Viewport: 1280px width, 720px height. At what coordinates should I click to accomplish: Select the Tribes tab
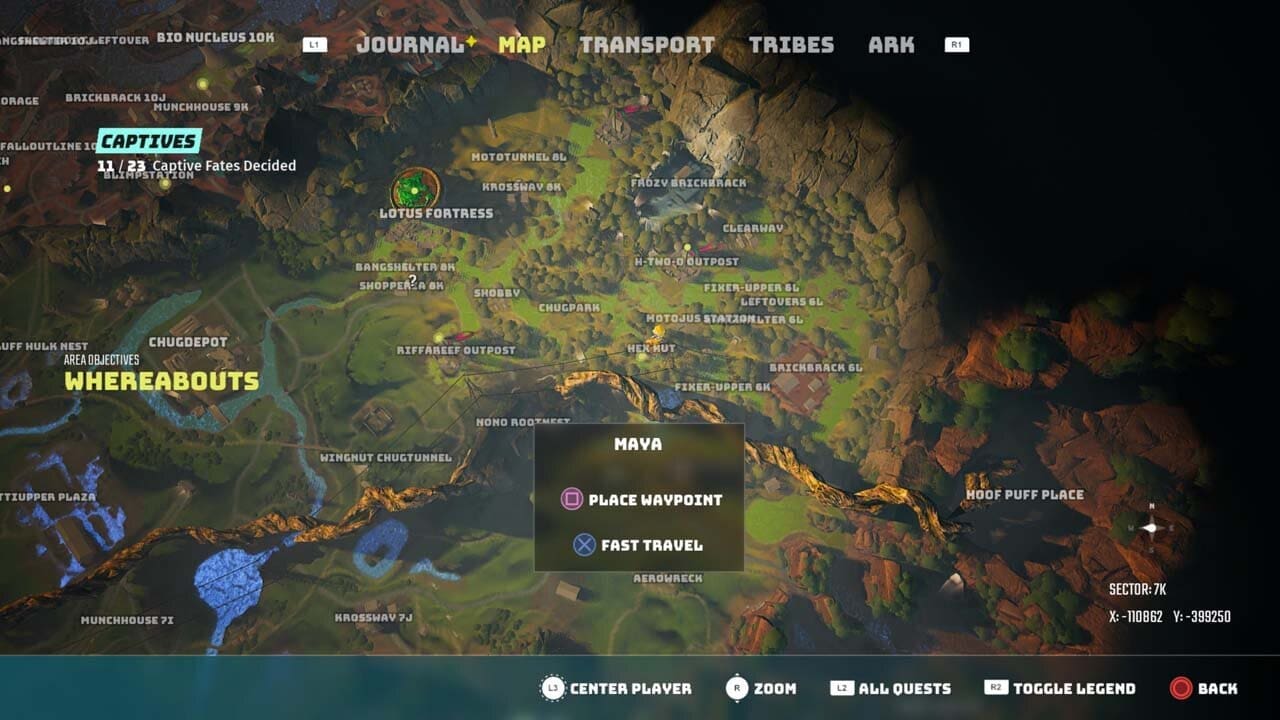pyautogui.click(x=790, y=44)
